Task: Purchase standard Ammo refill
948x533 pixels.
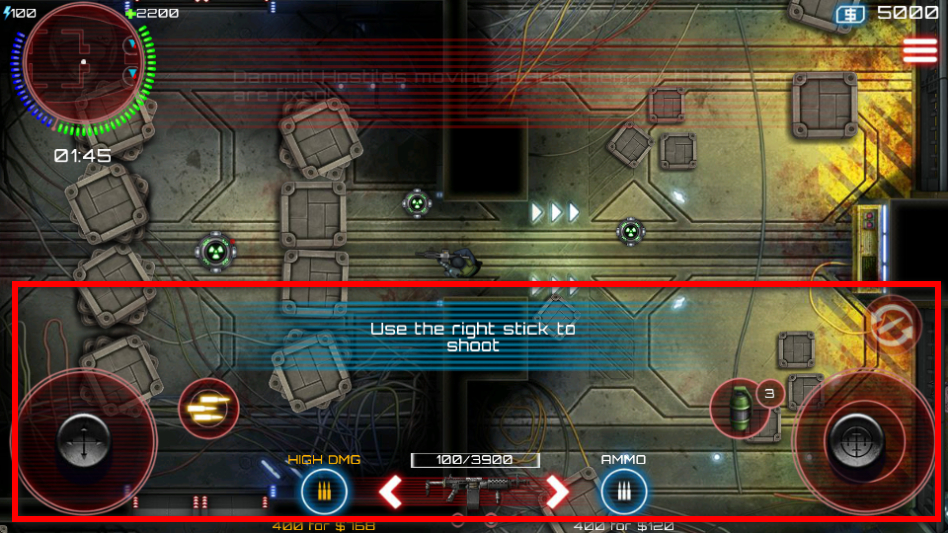Action: (x=623, y=491)
